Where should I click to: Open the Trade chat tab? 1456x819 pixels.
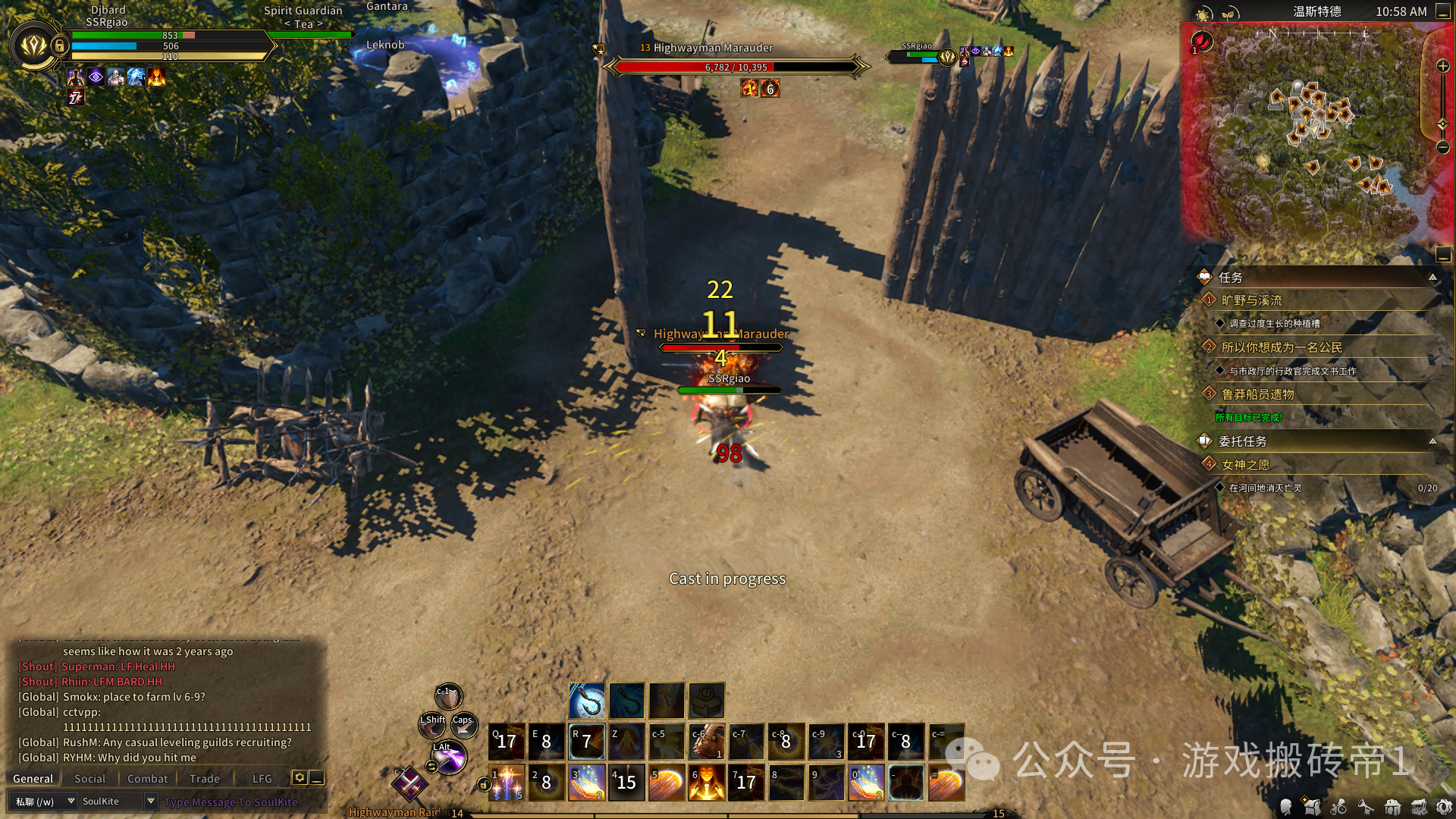(x=204, y=779)
